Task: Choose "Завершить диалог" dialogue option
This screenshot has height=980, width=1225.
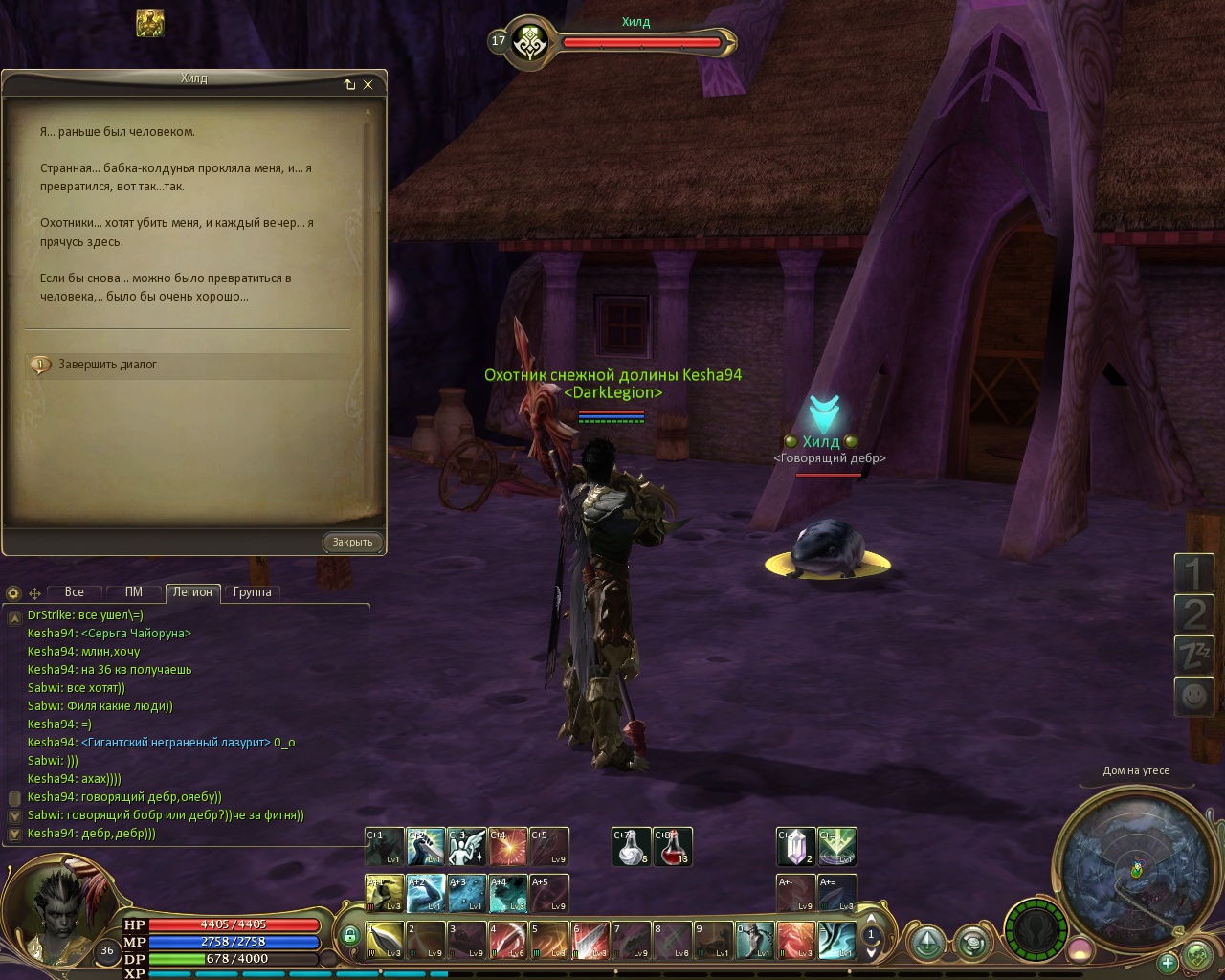Action: coord(107,365)
